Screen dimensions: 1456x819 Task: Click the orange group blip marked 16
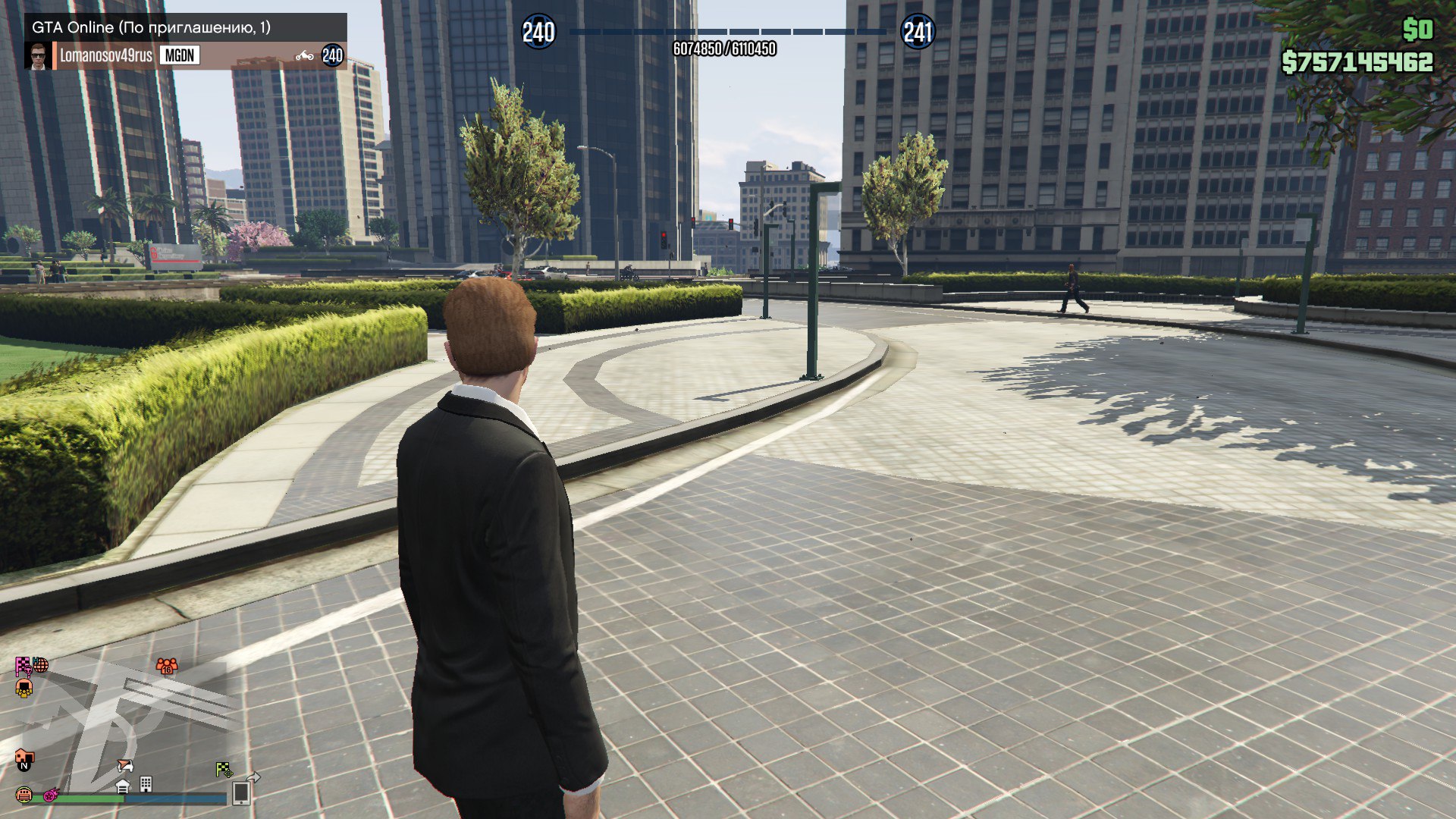click(x=167, y=666)
